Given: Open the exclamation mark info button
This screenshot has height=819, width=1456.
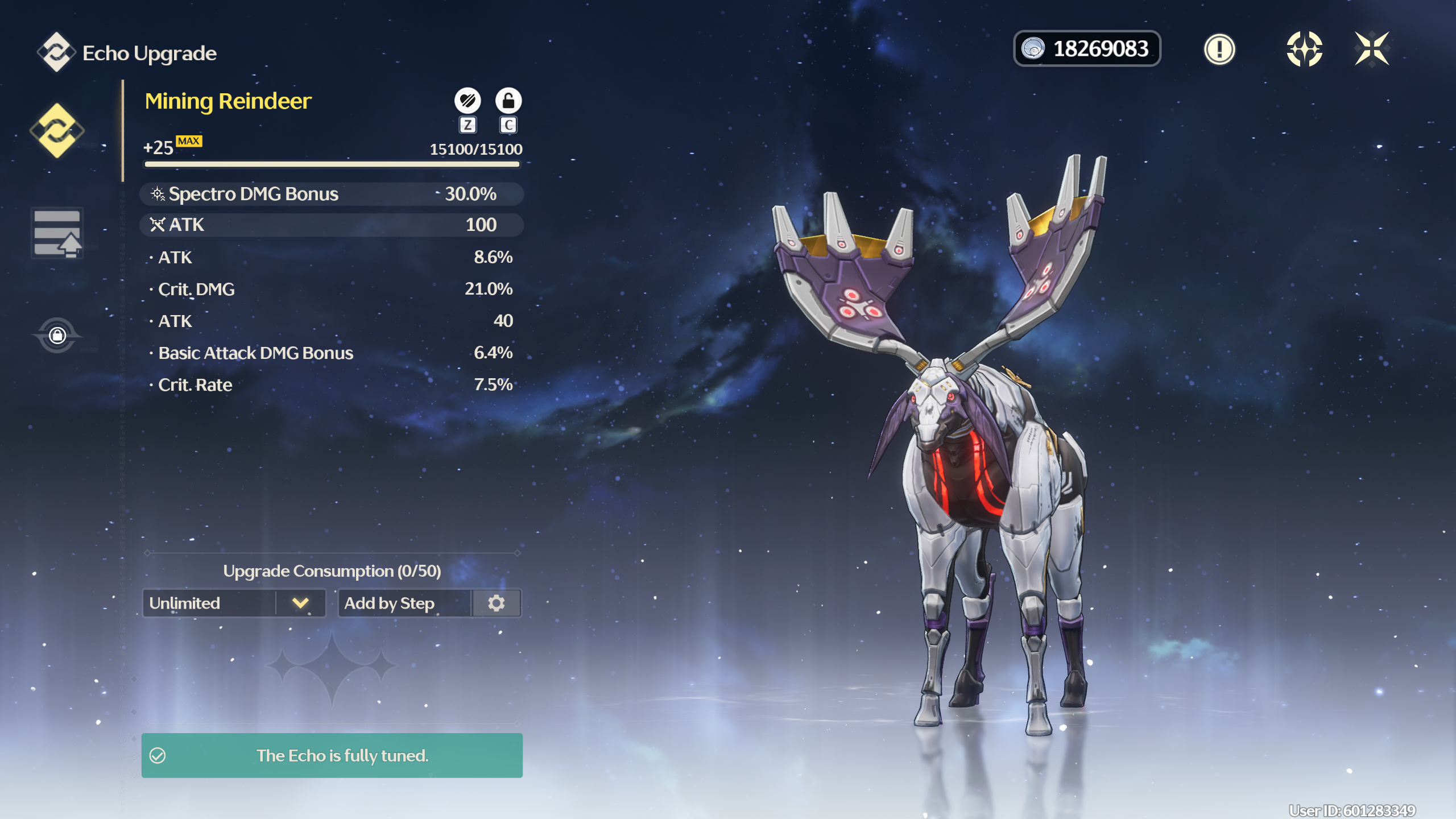Looking at the screenshot, I should pyautogui.click(x=1219, y=49).
